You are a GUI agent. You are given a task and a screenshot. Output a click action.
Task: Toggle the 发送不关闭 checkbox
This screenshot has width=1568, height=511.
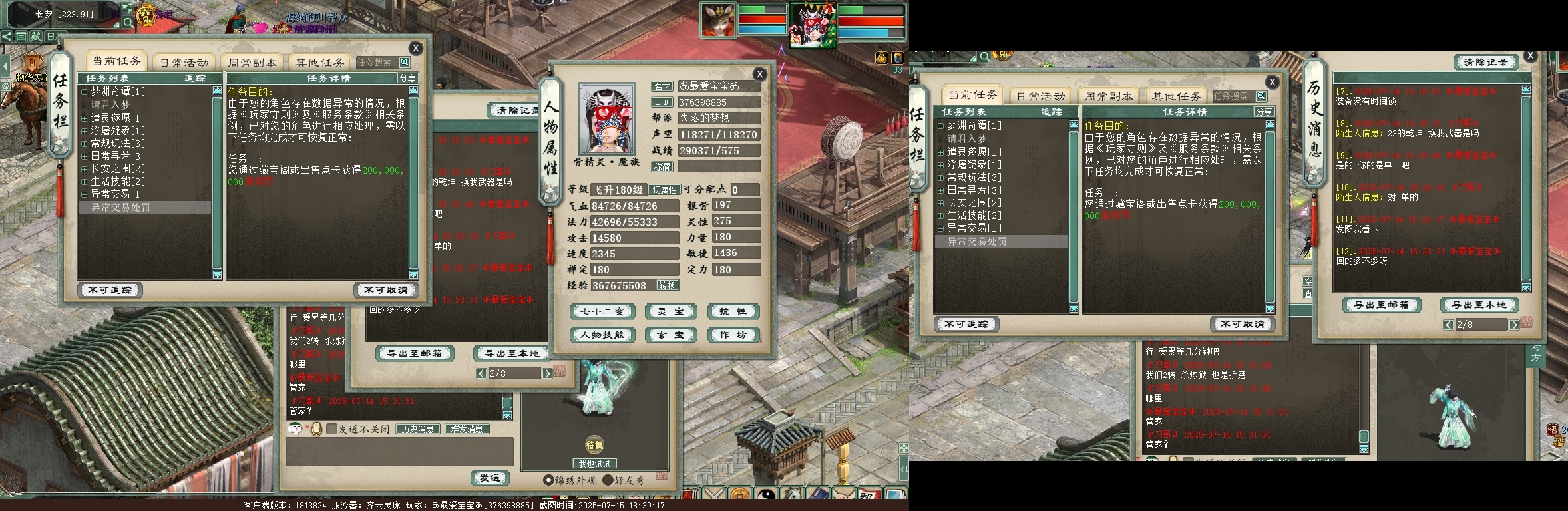pos(331,429)
